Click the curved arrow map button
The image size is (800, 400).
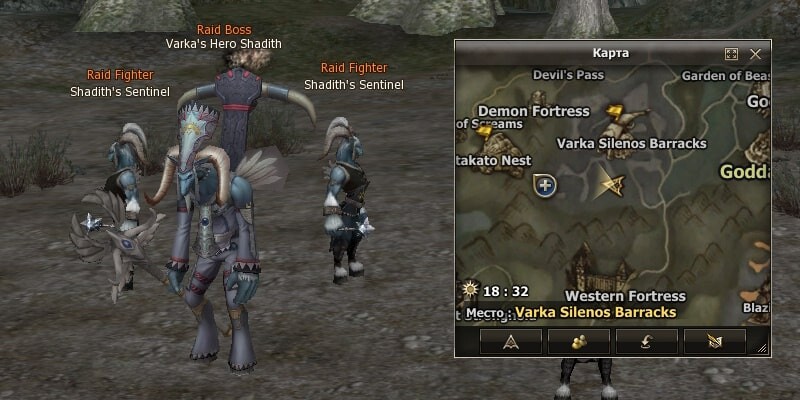point(646,342)
